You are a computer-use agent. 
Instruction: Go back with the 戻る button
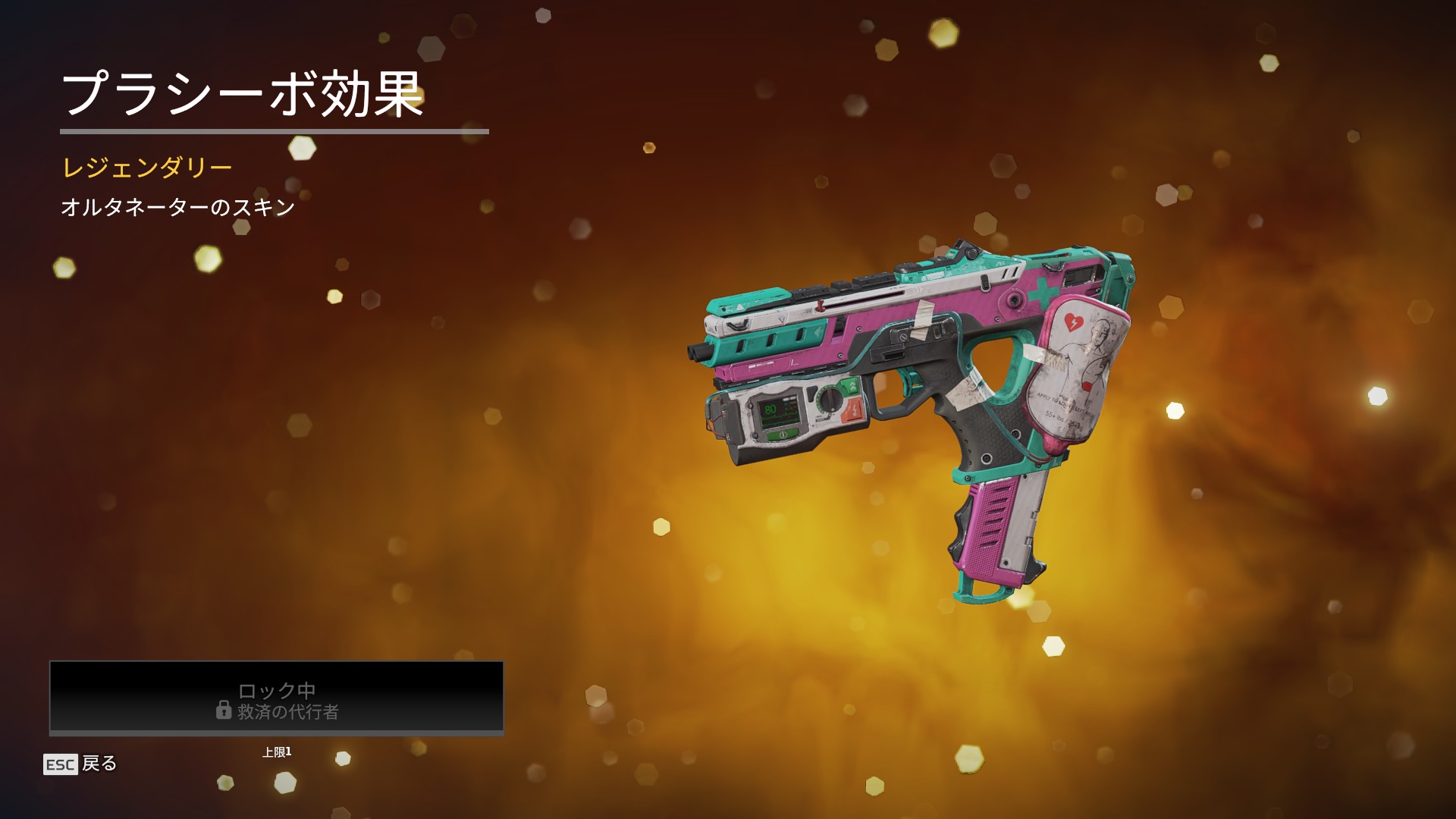pyautogui.click(x=81, y=764)
